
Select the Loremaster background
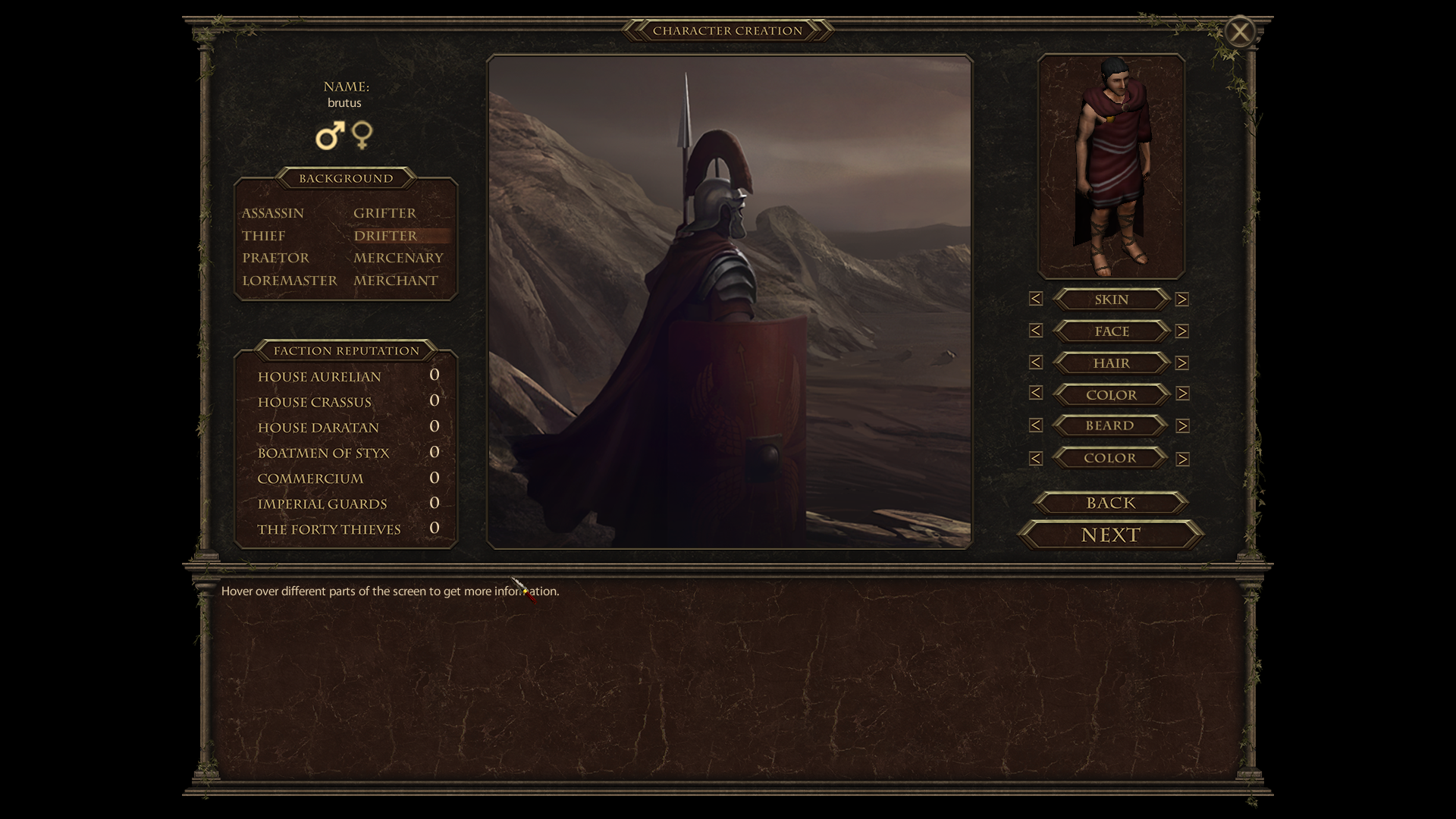coord(289,281)
